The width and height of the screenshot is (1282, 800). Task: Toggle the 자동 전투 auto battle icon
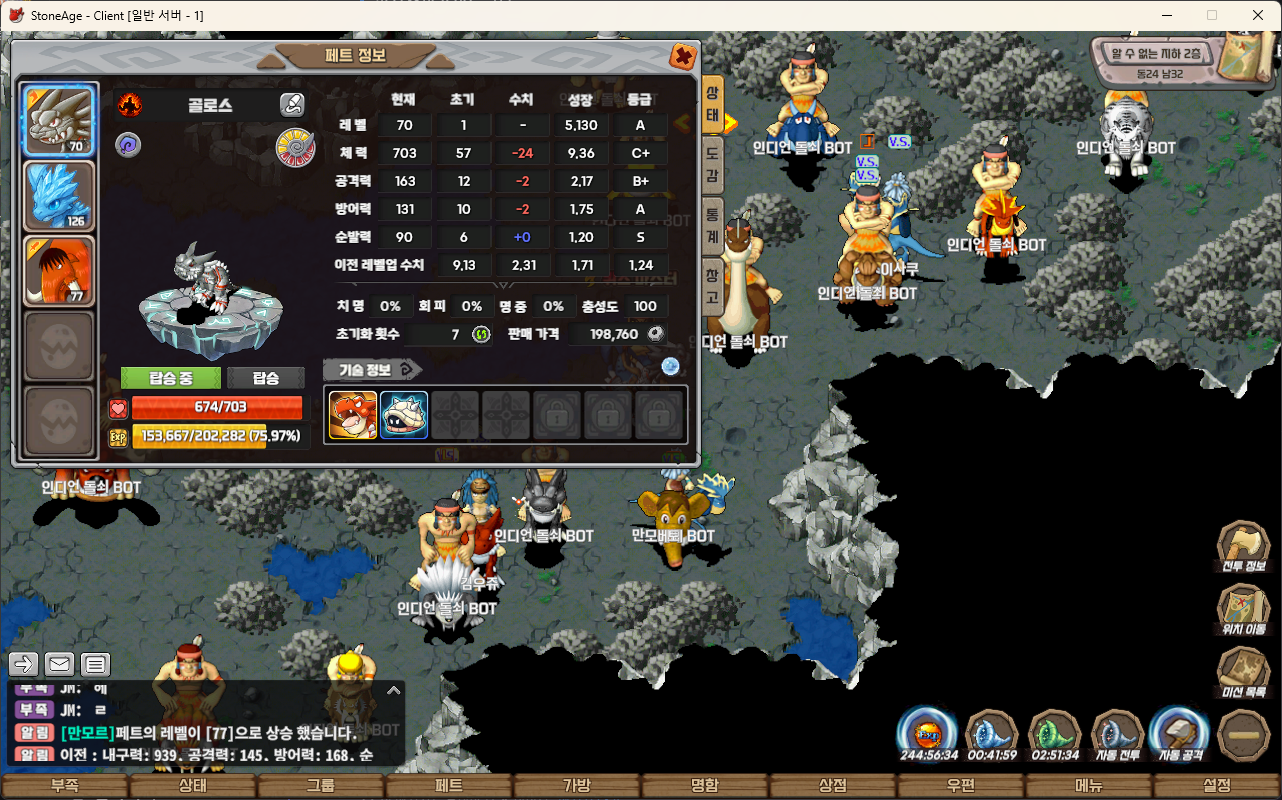[x=1117, y=735]
